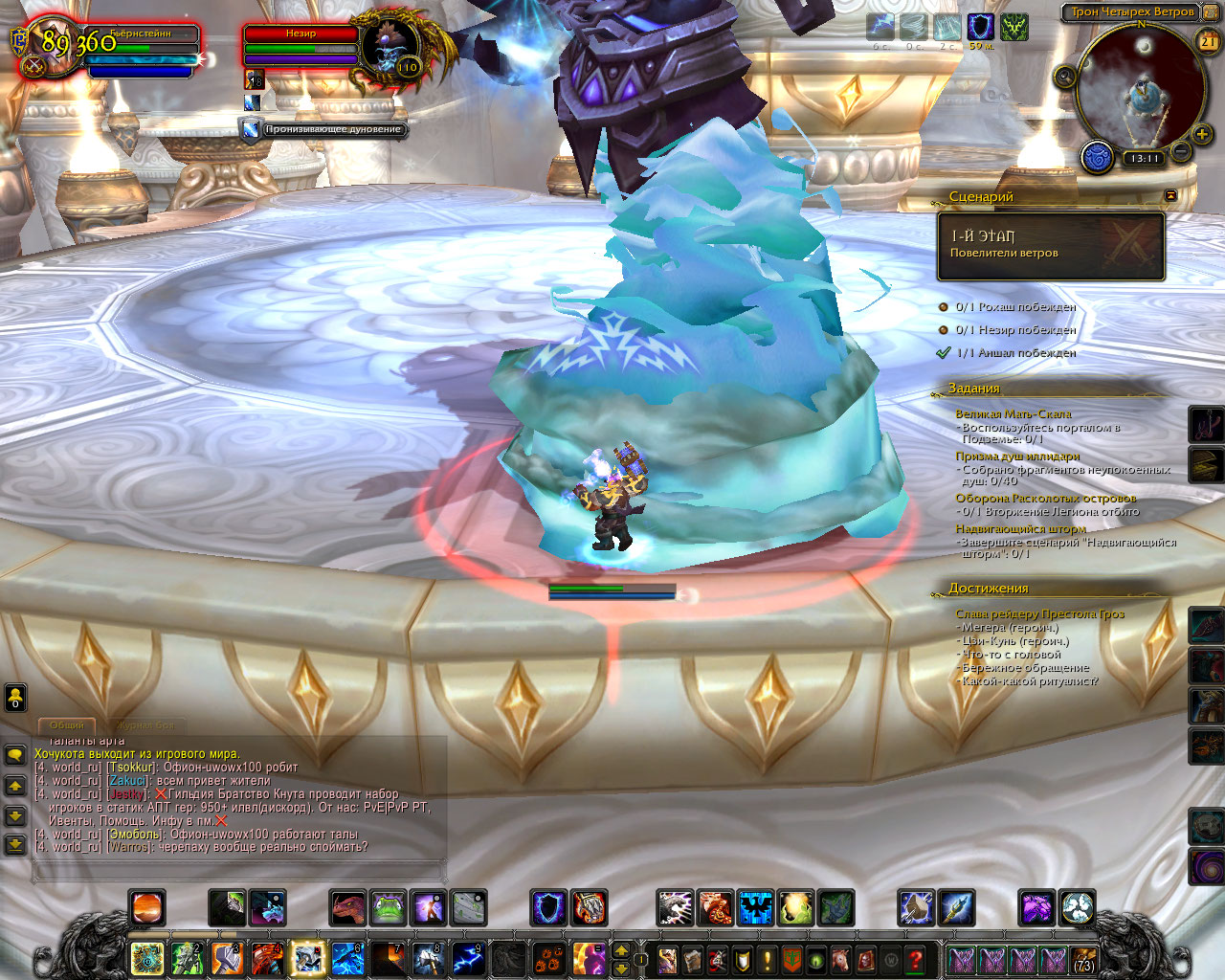Open the calendar showing day 21
1225x980 pixels.
(x=1208, y=41)
